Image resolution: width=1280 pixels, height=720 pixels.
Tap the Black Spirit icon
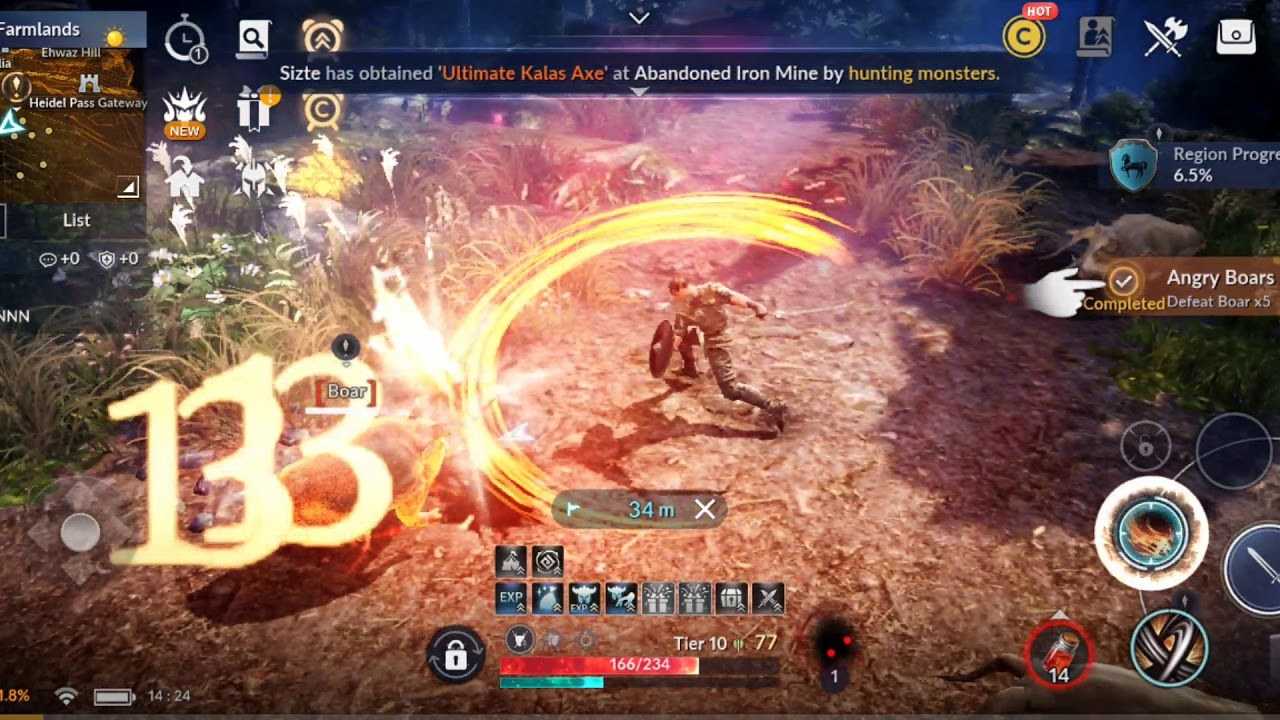tap(833, 648)
